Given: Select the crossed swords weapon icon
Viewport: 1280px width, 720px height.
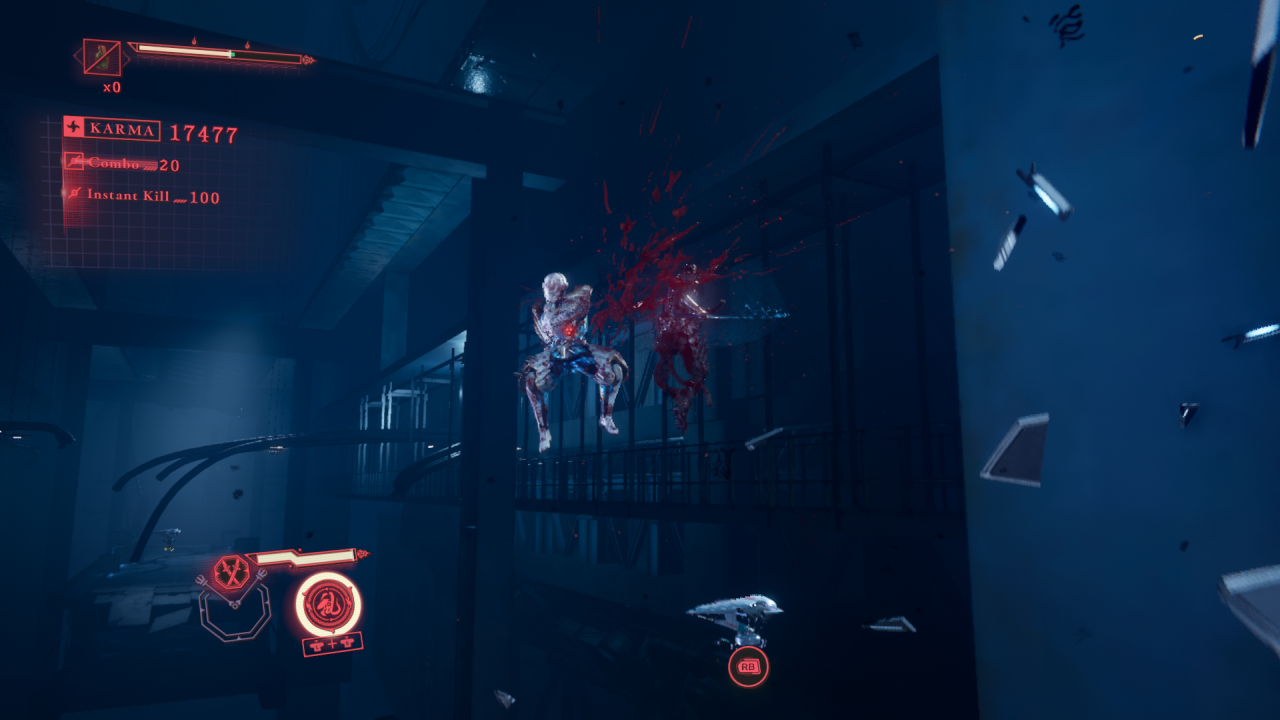Looking at the screenshot, I should point(230,573).
